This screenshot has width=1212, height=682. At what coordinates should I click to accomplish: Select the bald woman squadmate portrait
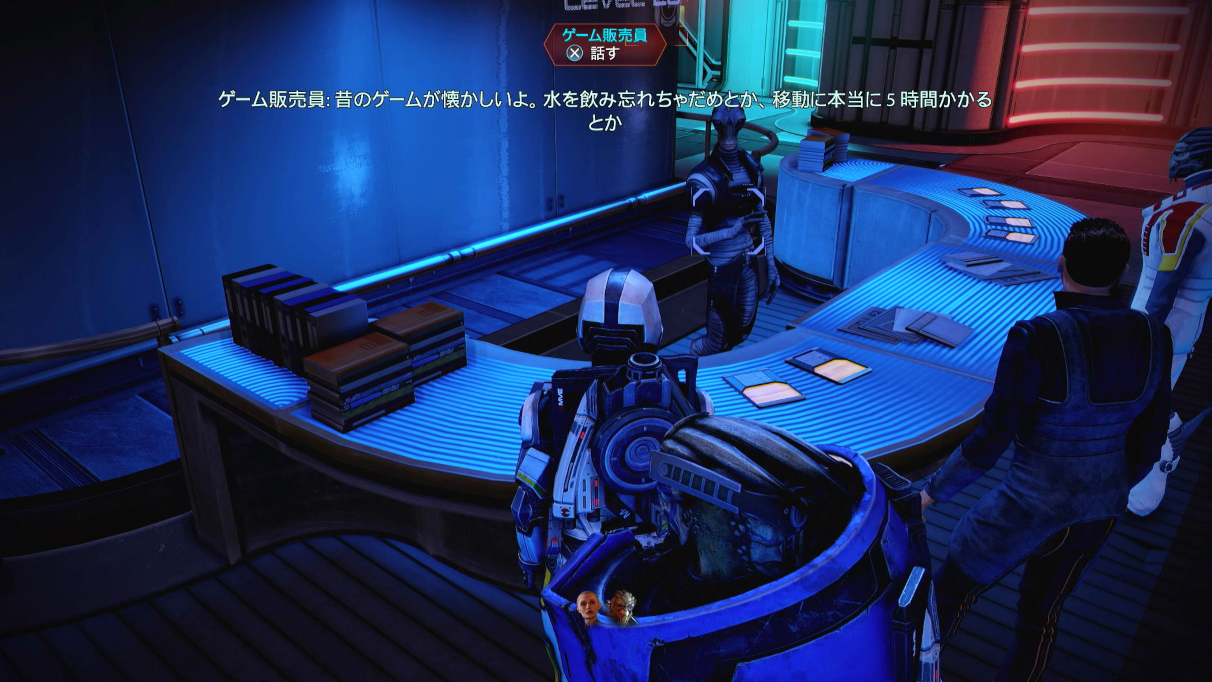(x=588, y=607)
